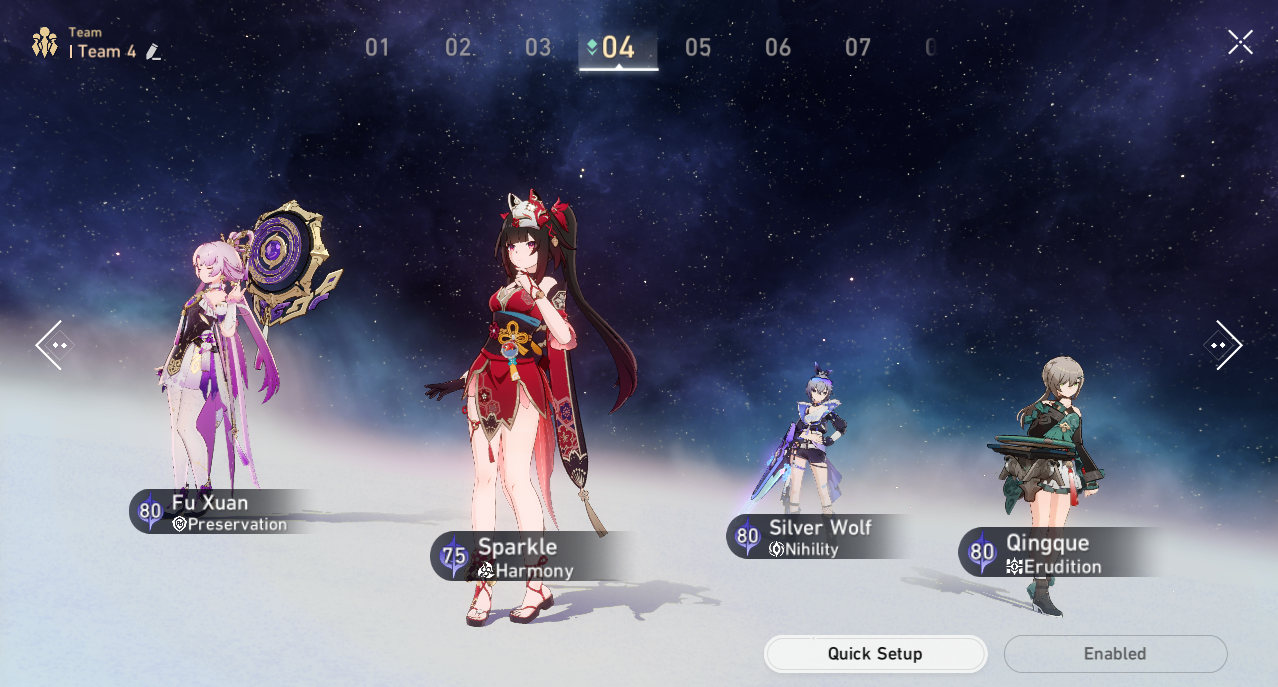This screenshot has width=1278, height=687.
Task: Show the previous team with left arrow
Action: click(51, 345)
